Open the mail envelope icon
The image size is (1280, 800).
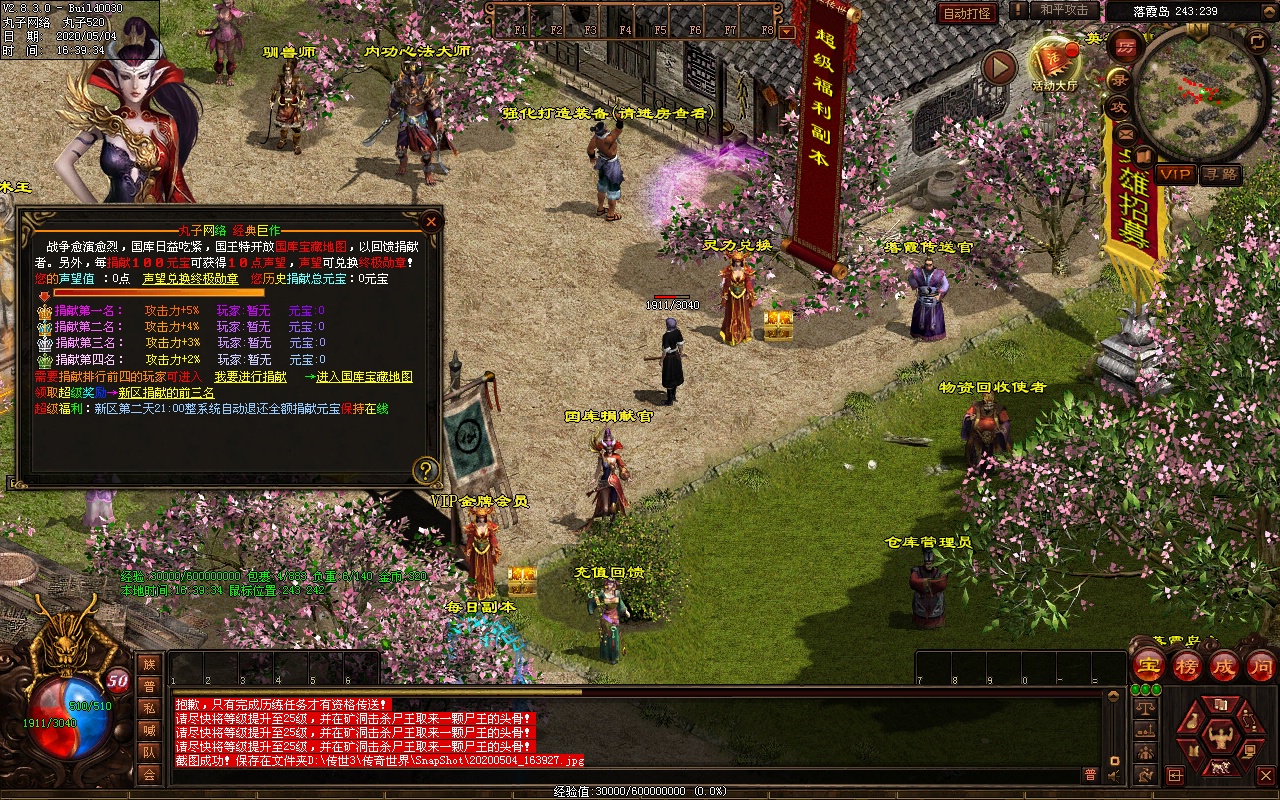coord(1126,133)
